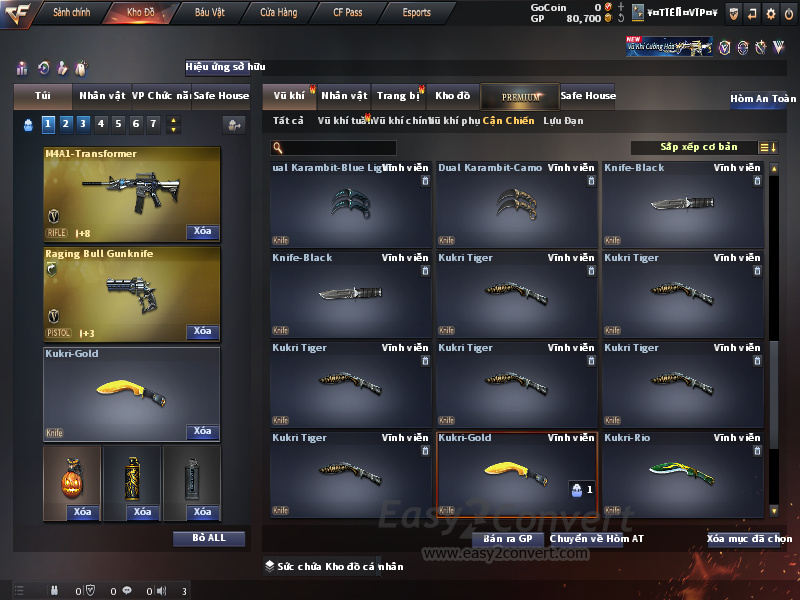
Task: Show Tất cả weapons filter
Action: pos(288,121)
